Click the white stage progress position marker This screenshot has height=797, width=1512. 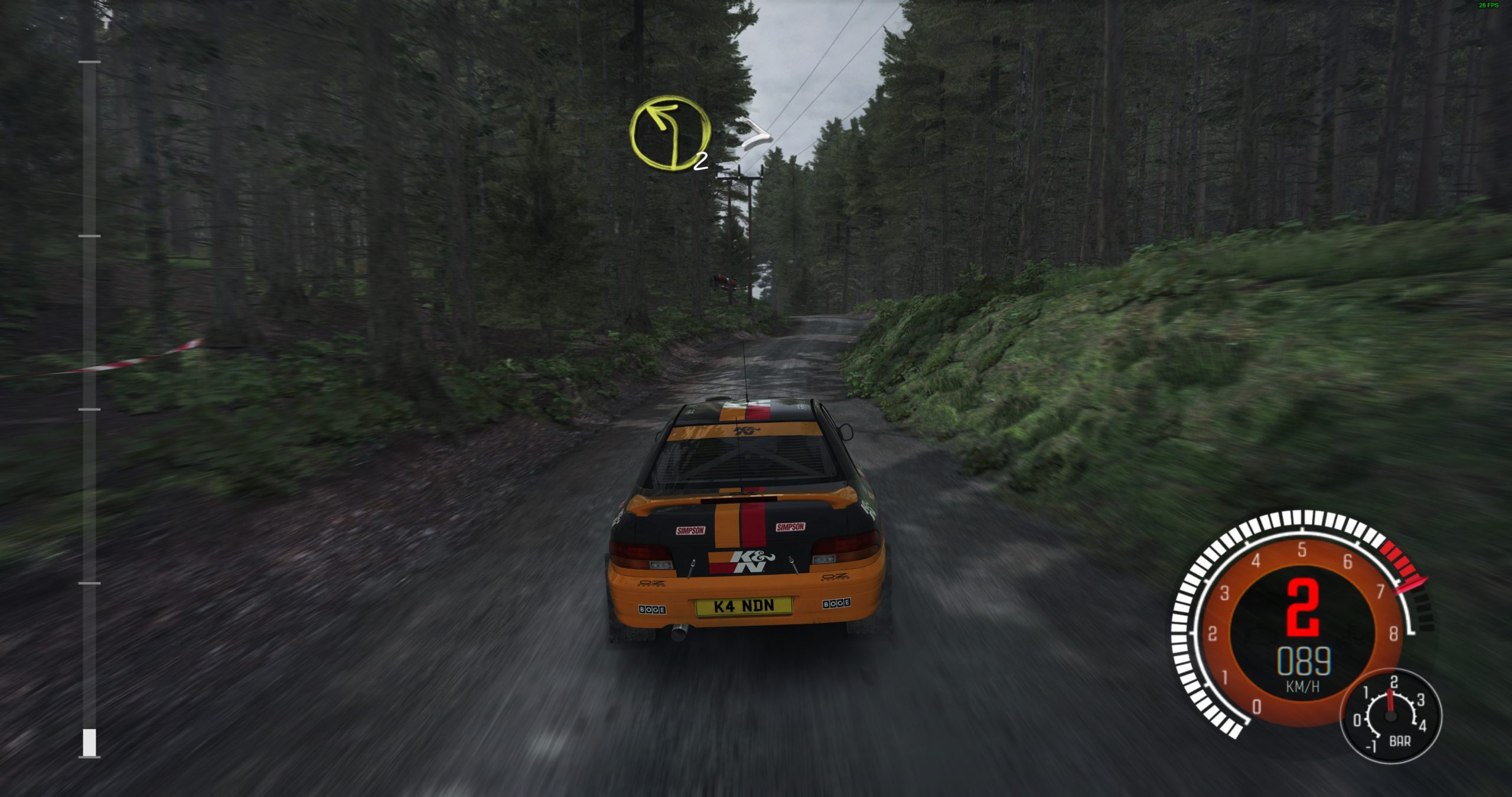pos(89,742)
